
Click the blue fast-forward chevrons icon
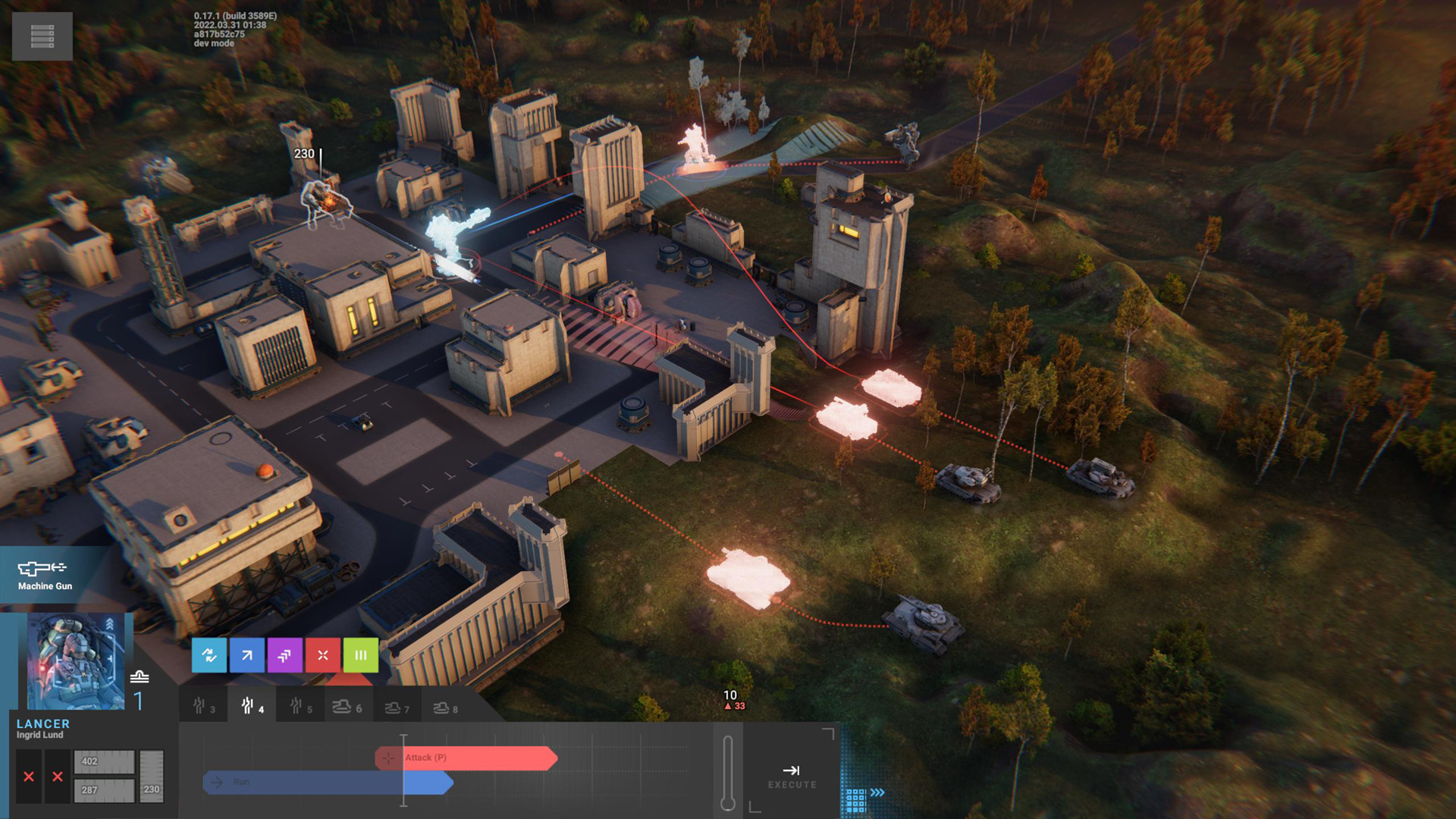(x=877, y=792)
